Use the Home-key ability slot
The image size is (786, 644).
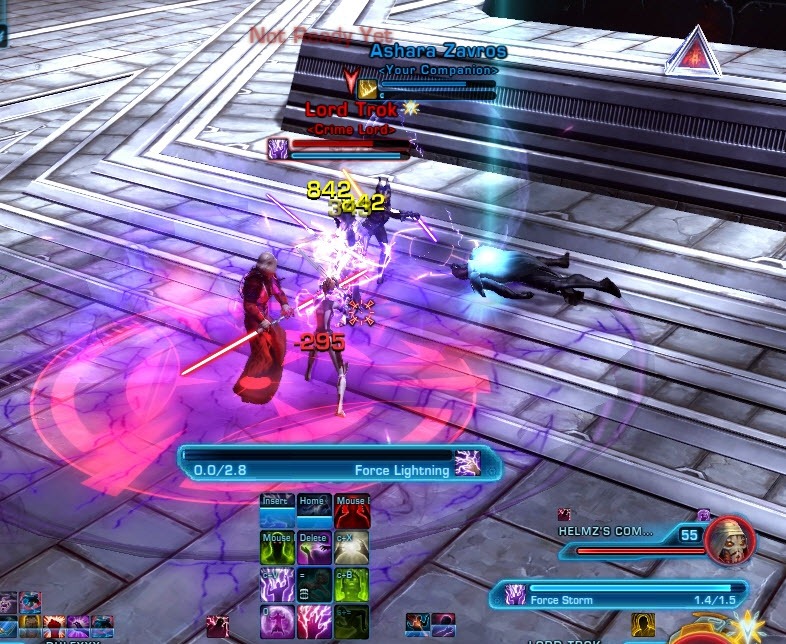(x=314, y=510)
